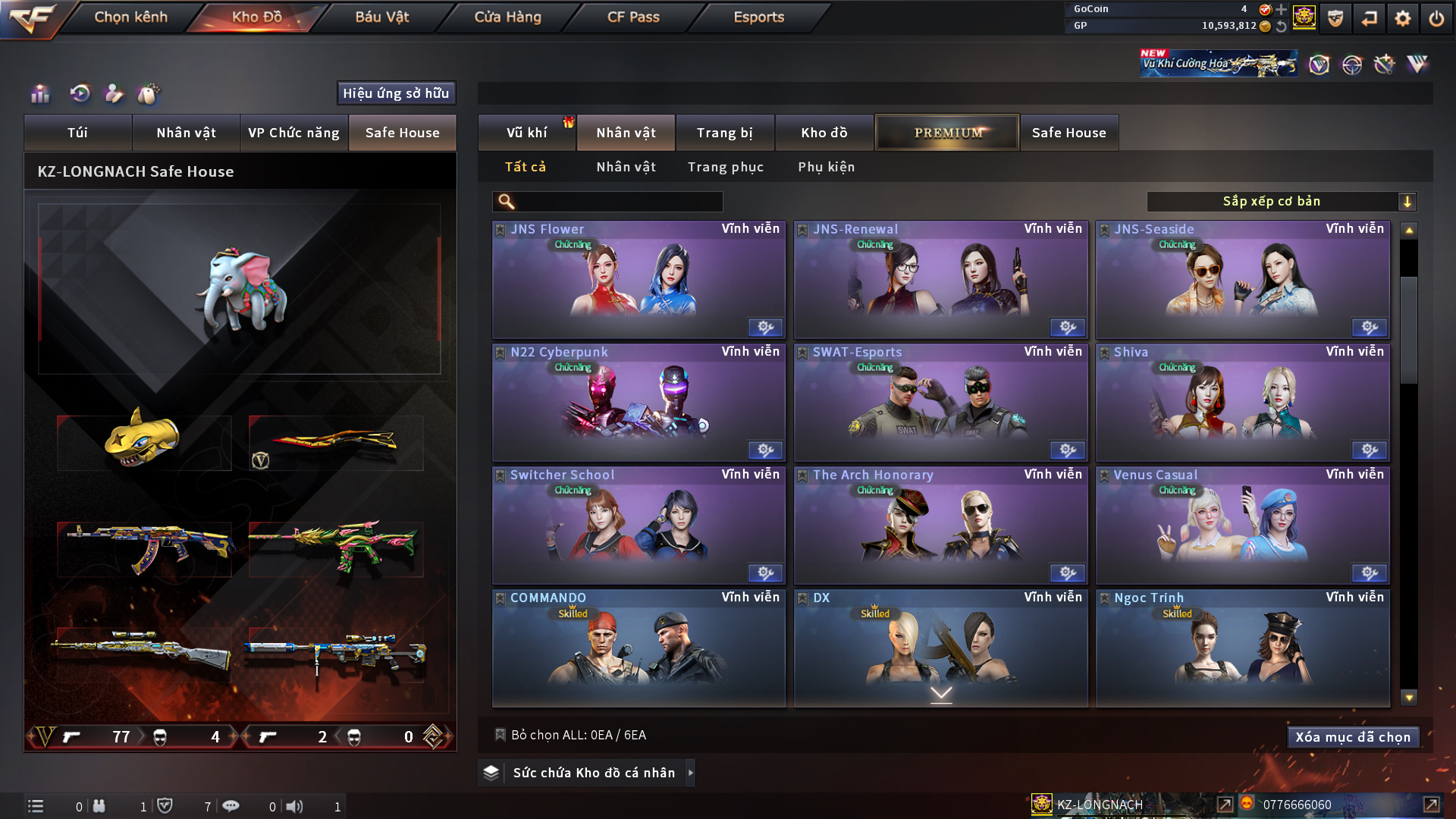Screen dimensions: 1456x819
Task: Click the Xóa mục đã chọn button
Action: [1352, 737]
